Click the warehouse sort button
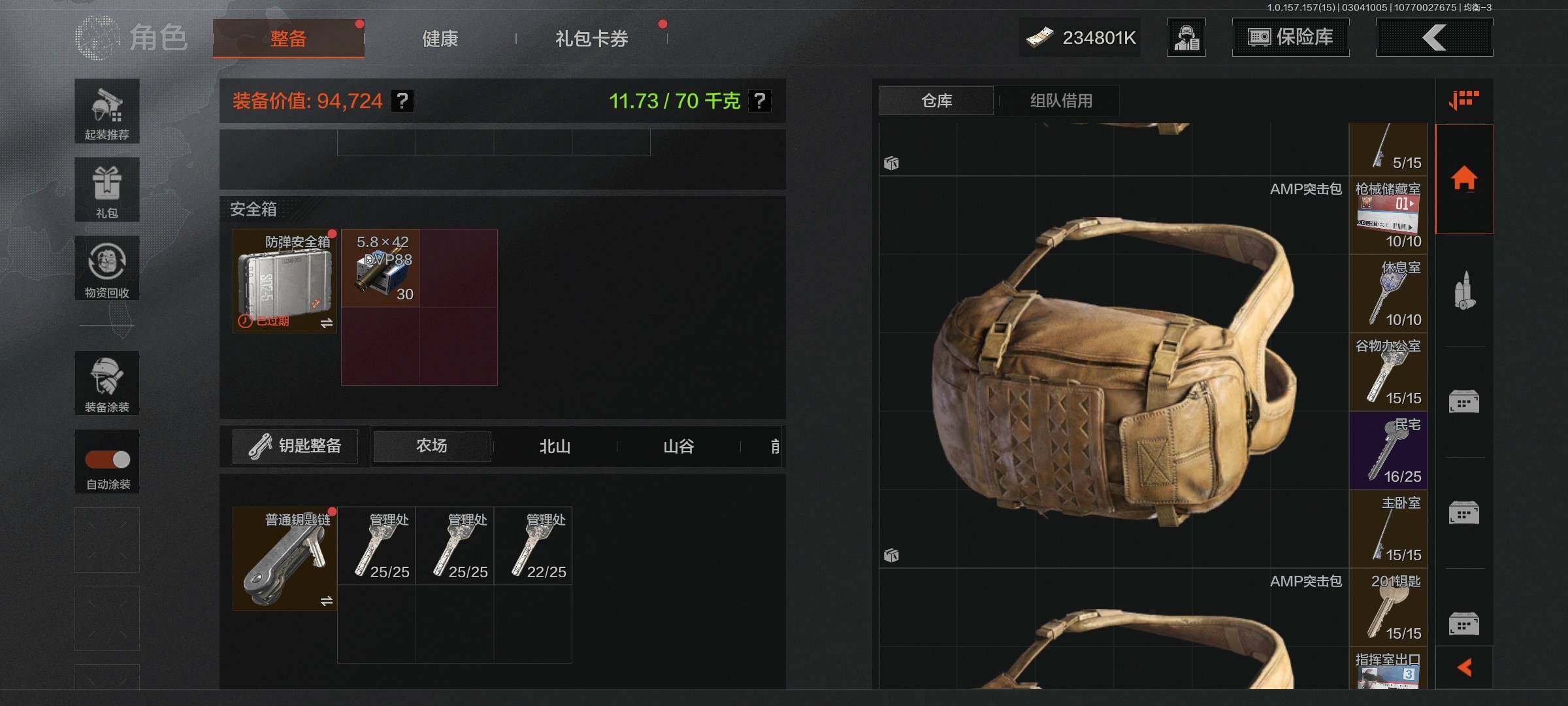 pos(1463,101)
